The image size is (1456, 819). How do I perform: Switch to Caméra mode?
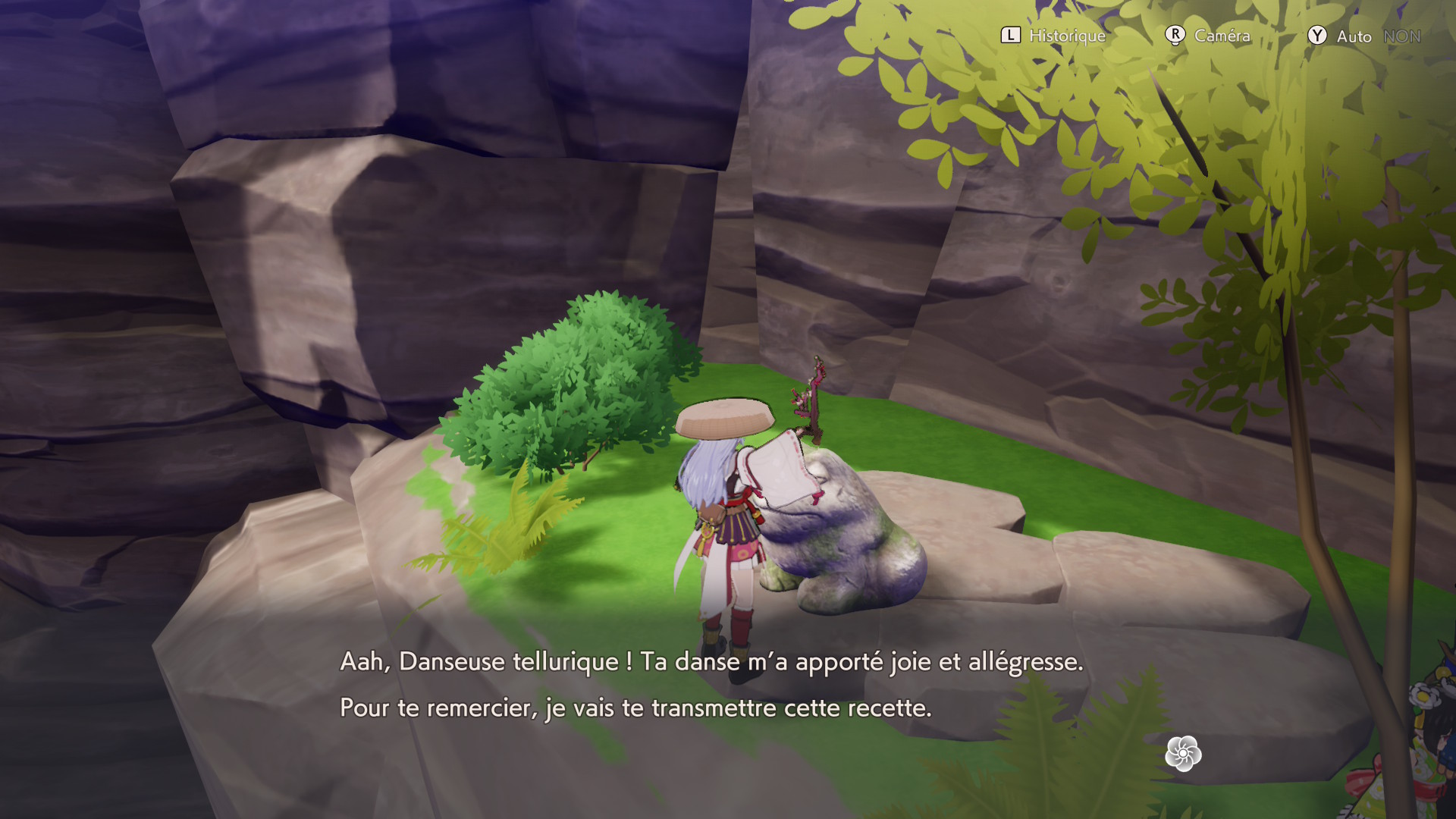pos(1208,36)
